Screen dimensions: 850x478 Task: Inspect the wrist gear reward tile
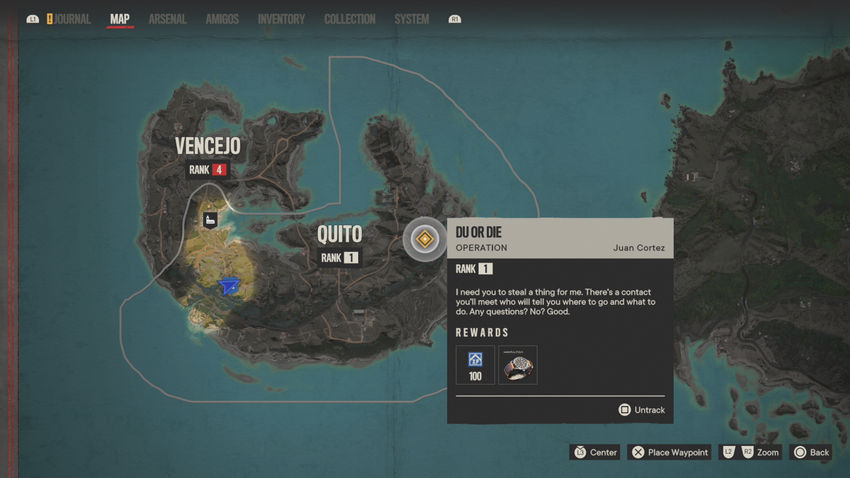point(518,365)
